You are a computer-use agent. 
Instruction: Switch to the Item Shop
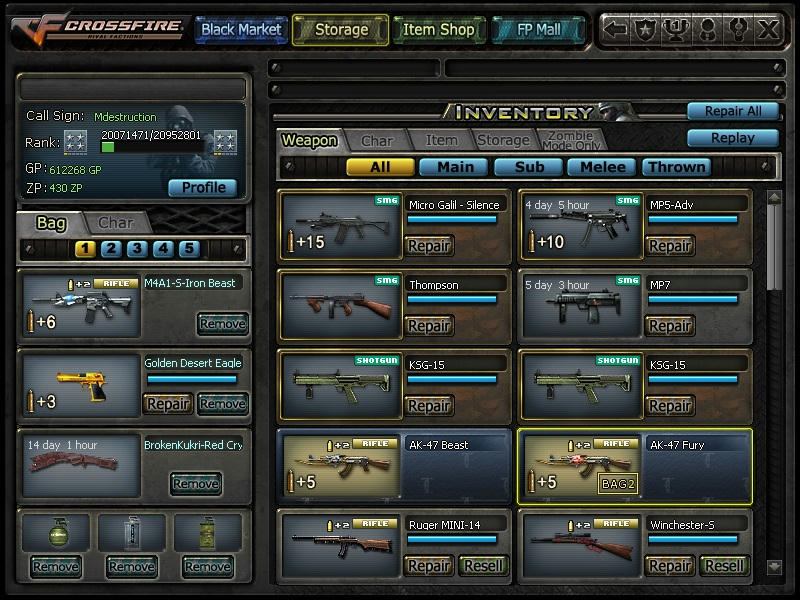(438, 30)
